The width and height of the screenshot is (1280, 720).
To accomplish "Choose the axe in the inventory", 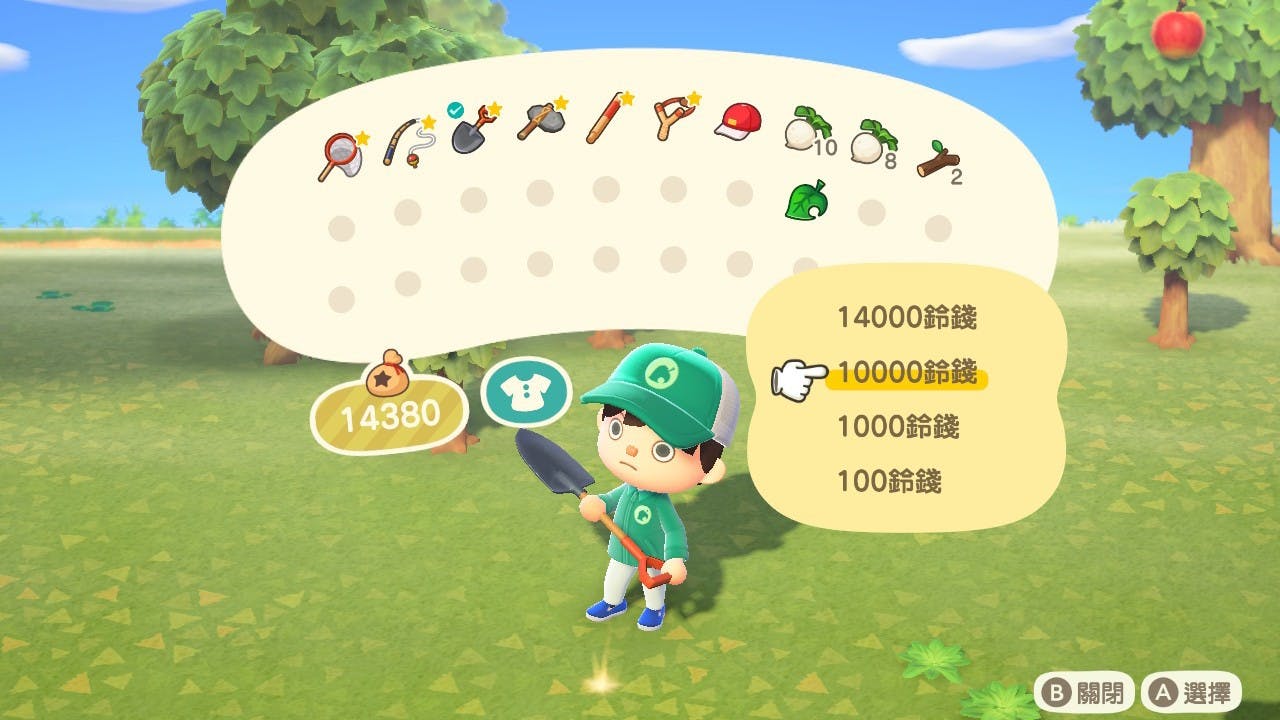I will pyautogui.click(x=540, y=122).
